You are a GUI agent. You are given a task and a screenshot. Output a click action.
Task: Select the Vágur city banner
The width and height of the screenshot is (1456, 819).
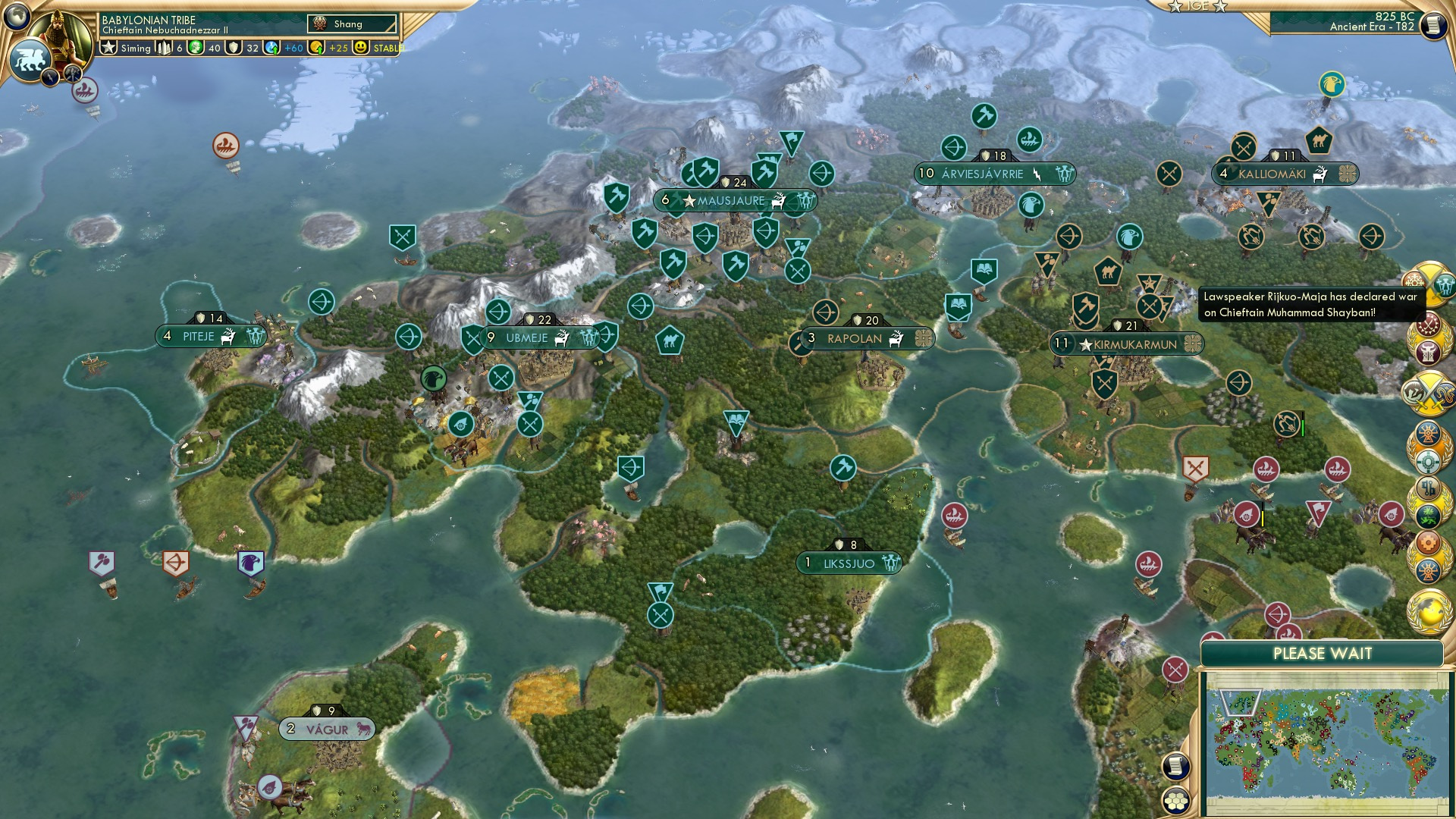327,730
